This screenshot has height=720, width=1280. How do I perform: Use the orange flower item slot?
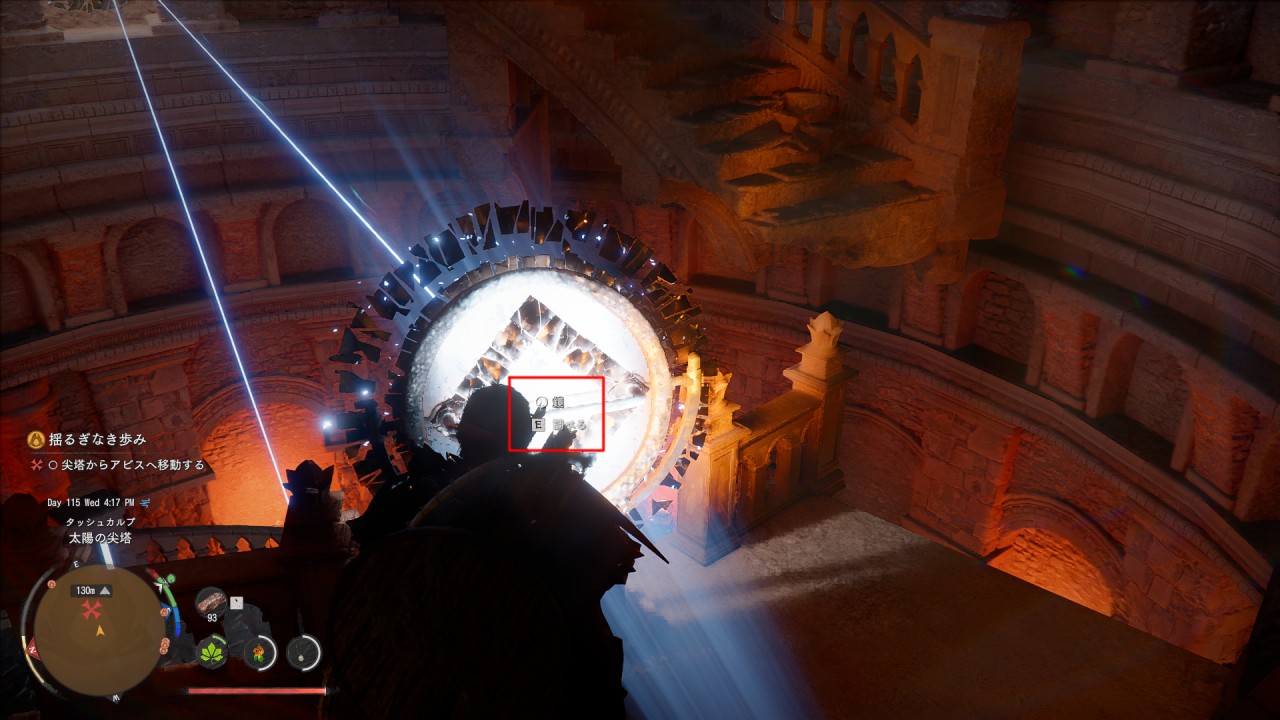(259, 652)
